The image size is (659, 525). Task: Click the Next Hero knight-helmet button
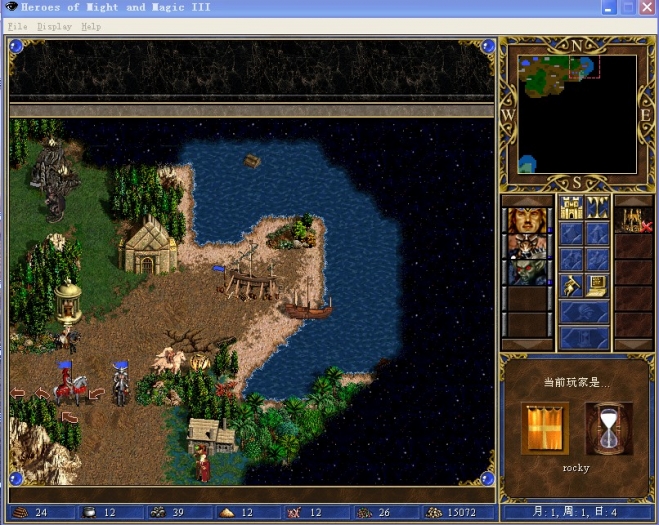584,312
